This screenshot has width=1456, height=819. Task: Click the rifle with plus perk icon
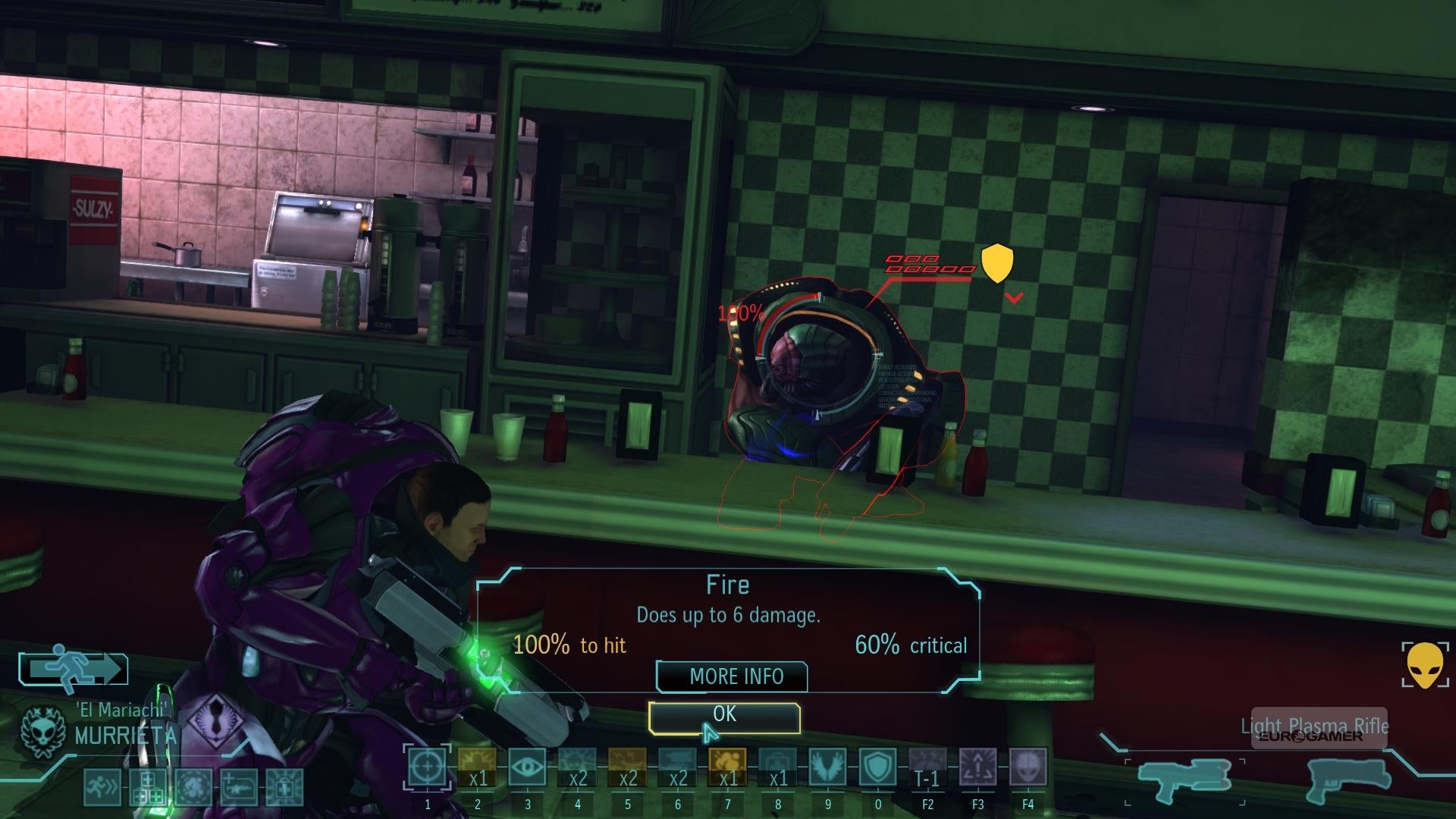pyautogui.click(x=239, y=786)
